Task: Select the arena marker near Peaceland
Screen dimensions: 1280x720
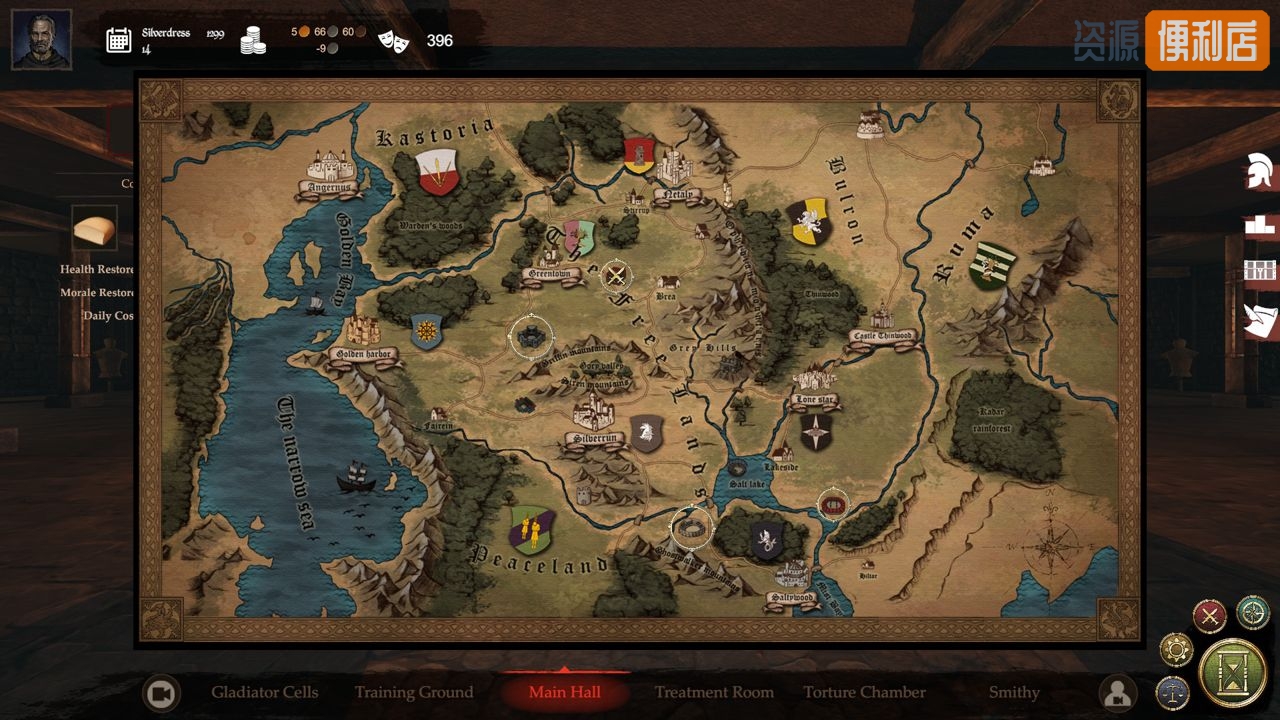Action: [690, 527]
